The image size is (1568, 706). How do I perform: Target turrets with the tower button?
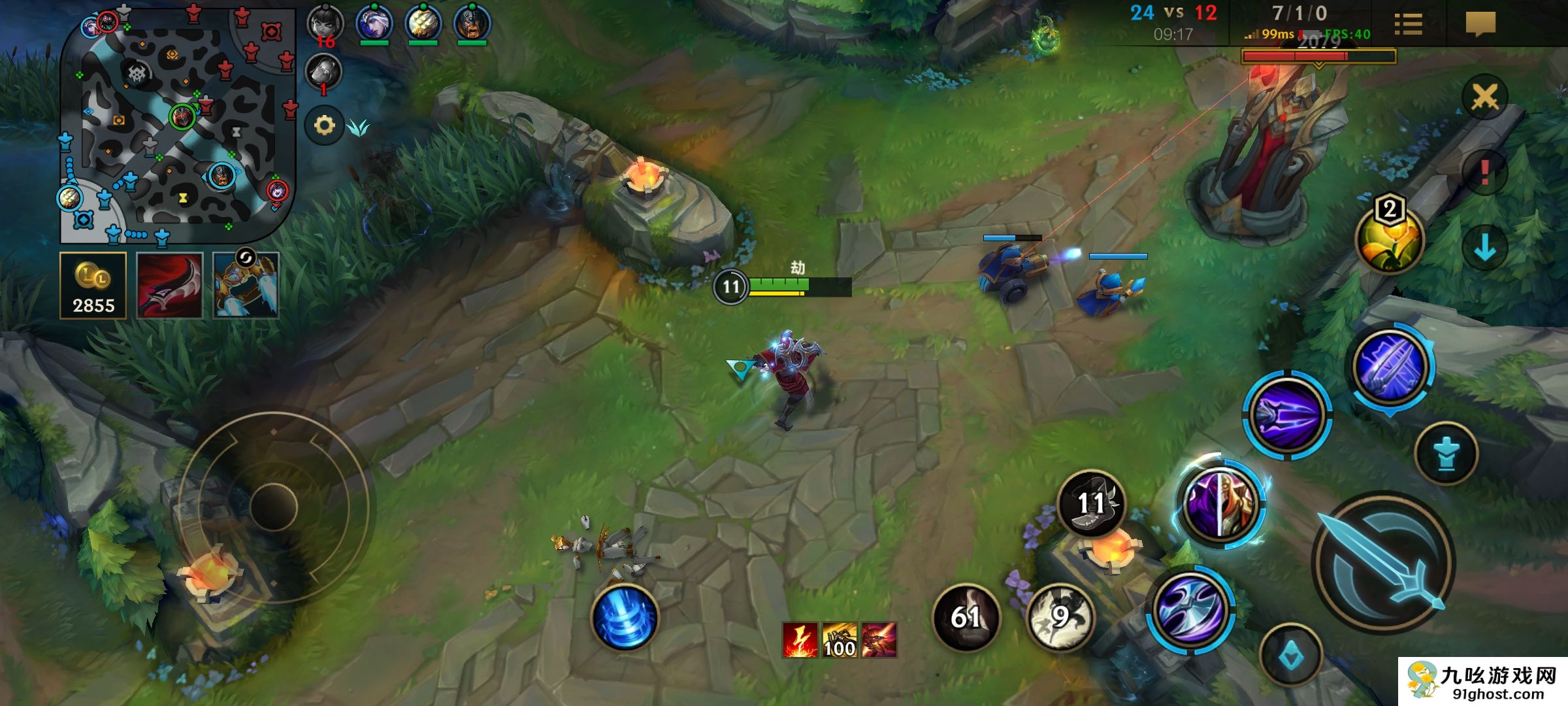point(1446,454)
